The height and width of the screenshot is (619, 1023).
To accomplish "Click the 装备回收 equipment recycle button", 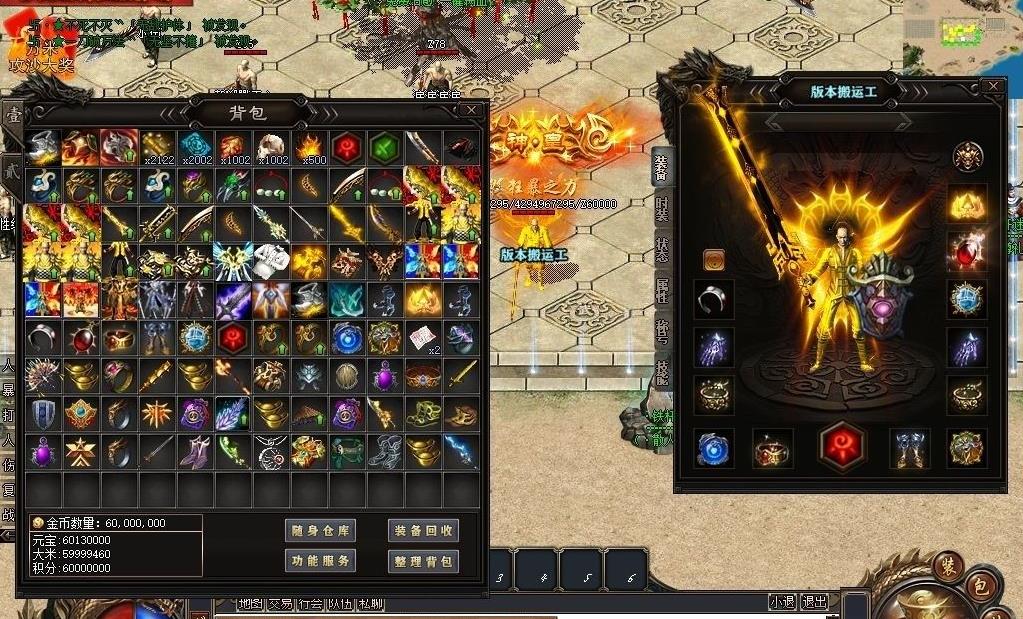I will pyautogui.click(x=423, y=530).
